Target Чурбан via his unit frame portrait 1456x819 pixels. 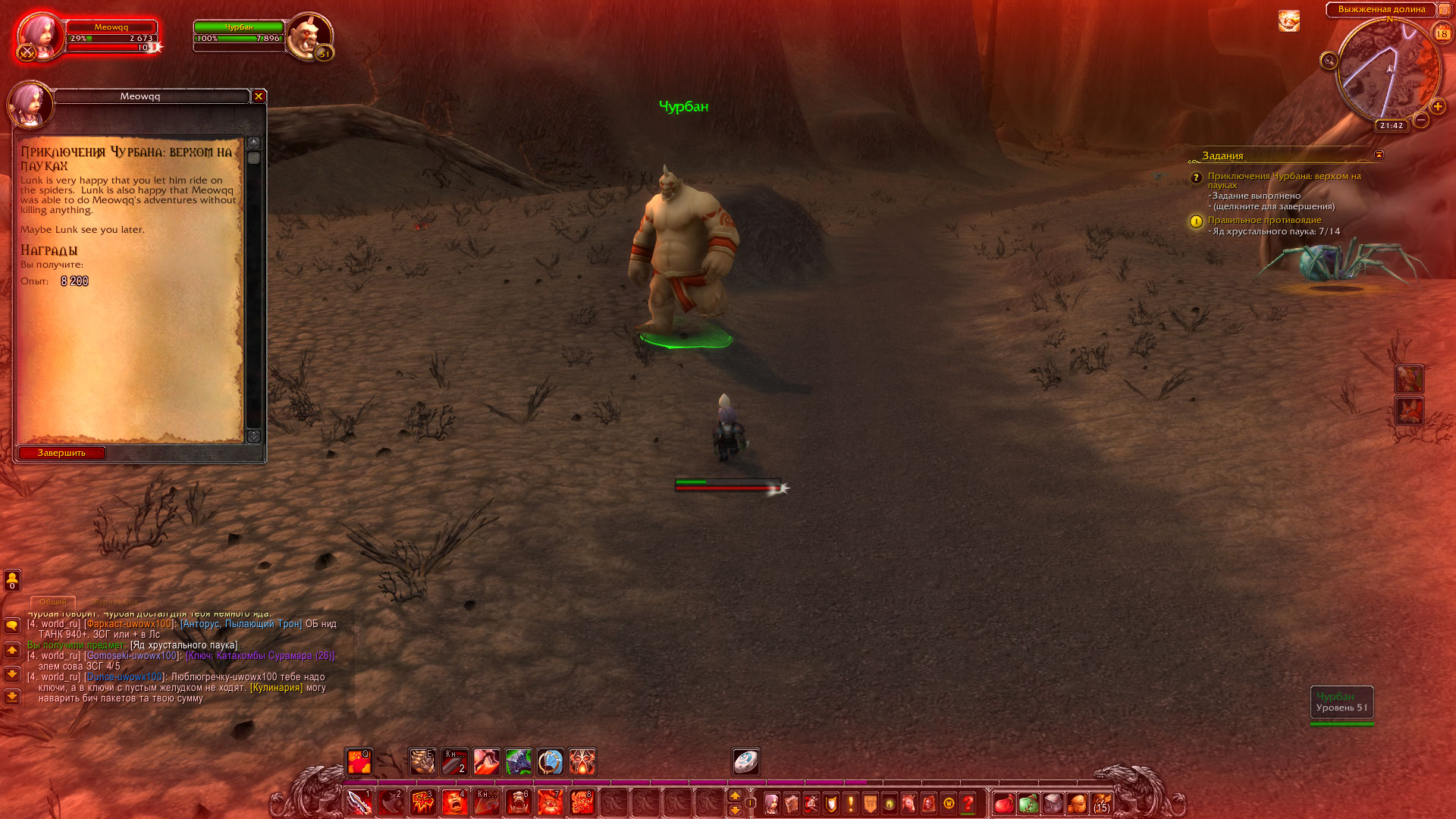coord(309,35)
